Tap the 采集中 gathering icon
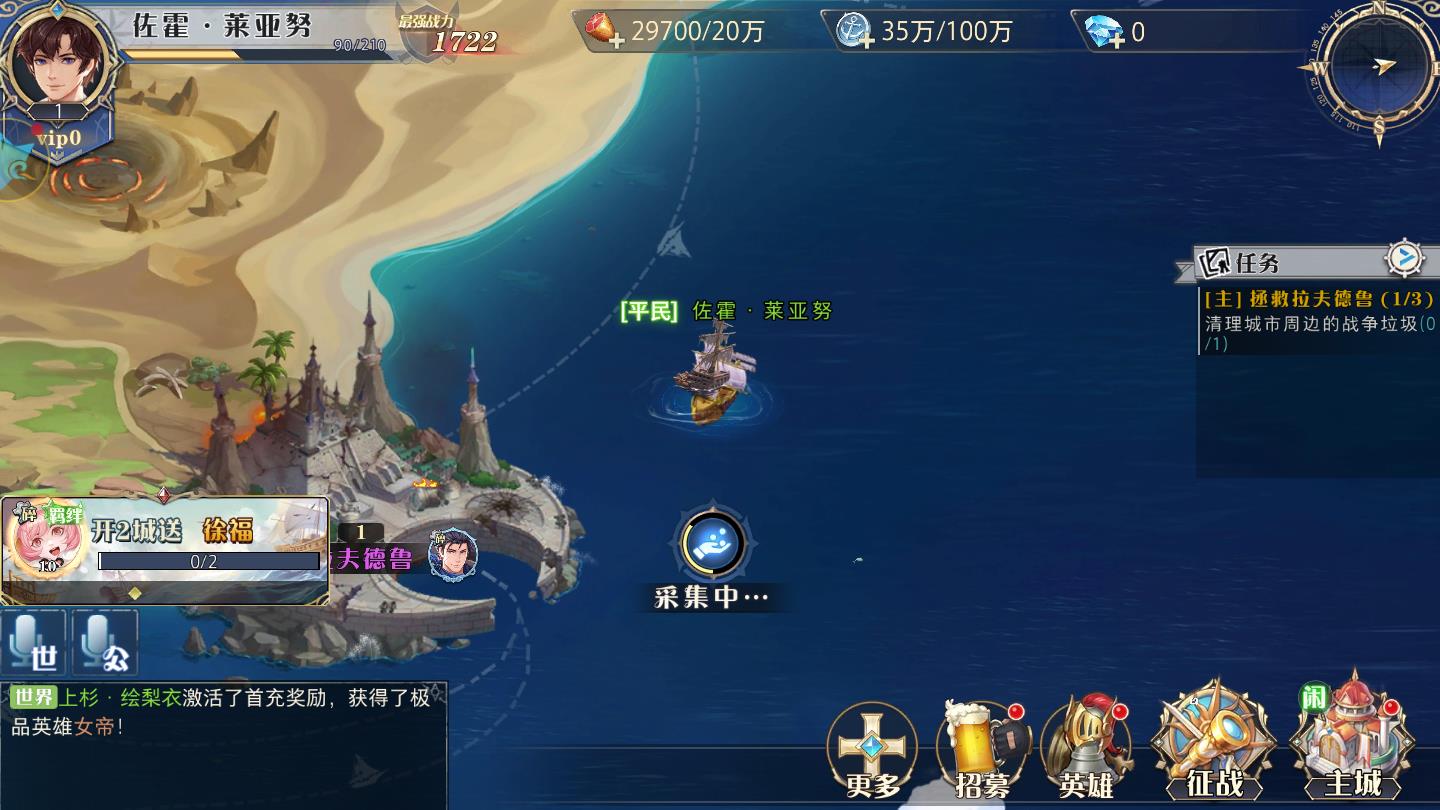Screen dimensions: 1440x810 (712, 543)
